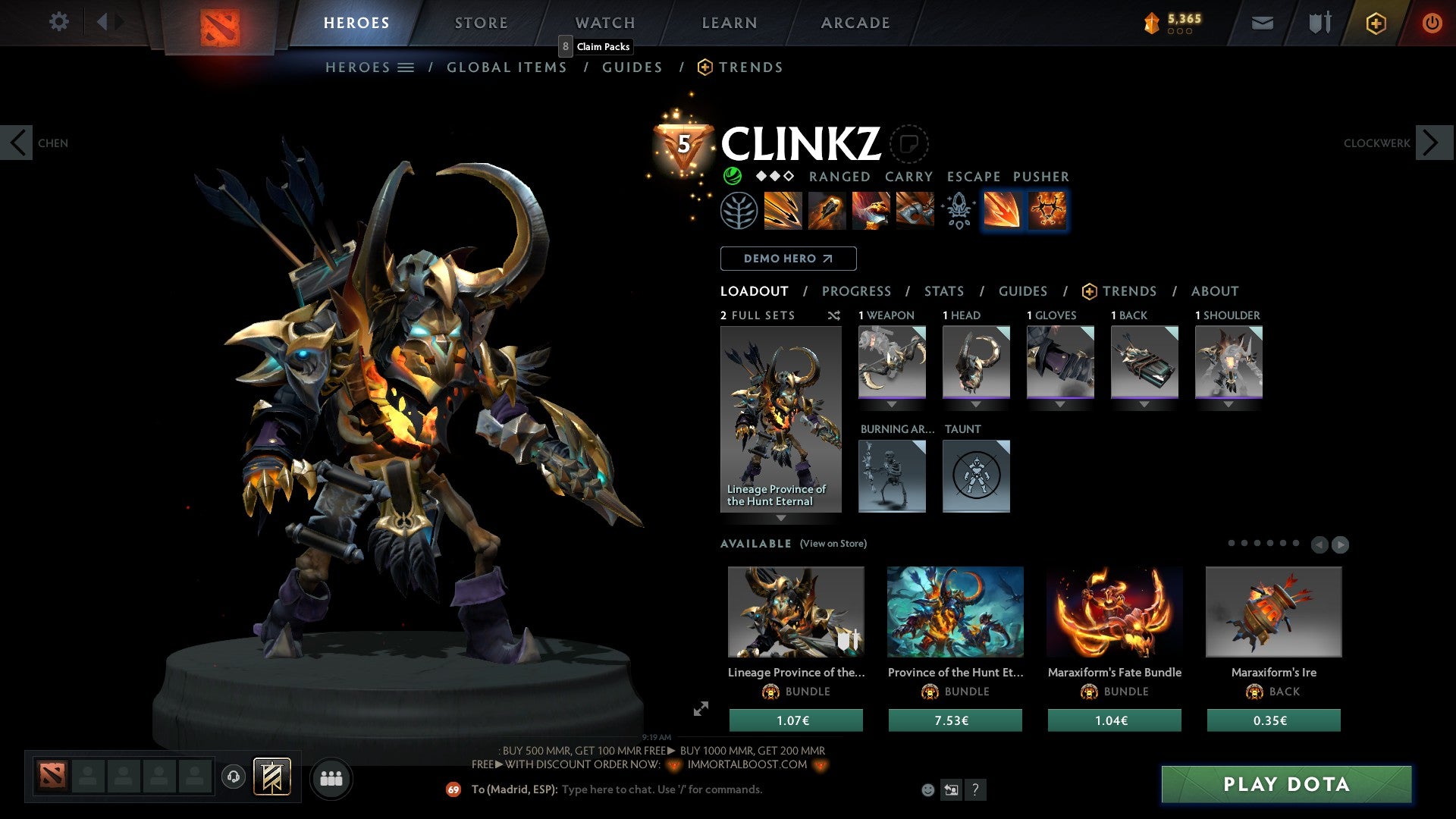Select the Death Pact ability icon
Viewport: 1456px width, 819px height.
(914, 211)
